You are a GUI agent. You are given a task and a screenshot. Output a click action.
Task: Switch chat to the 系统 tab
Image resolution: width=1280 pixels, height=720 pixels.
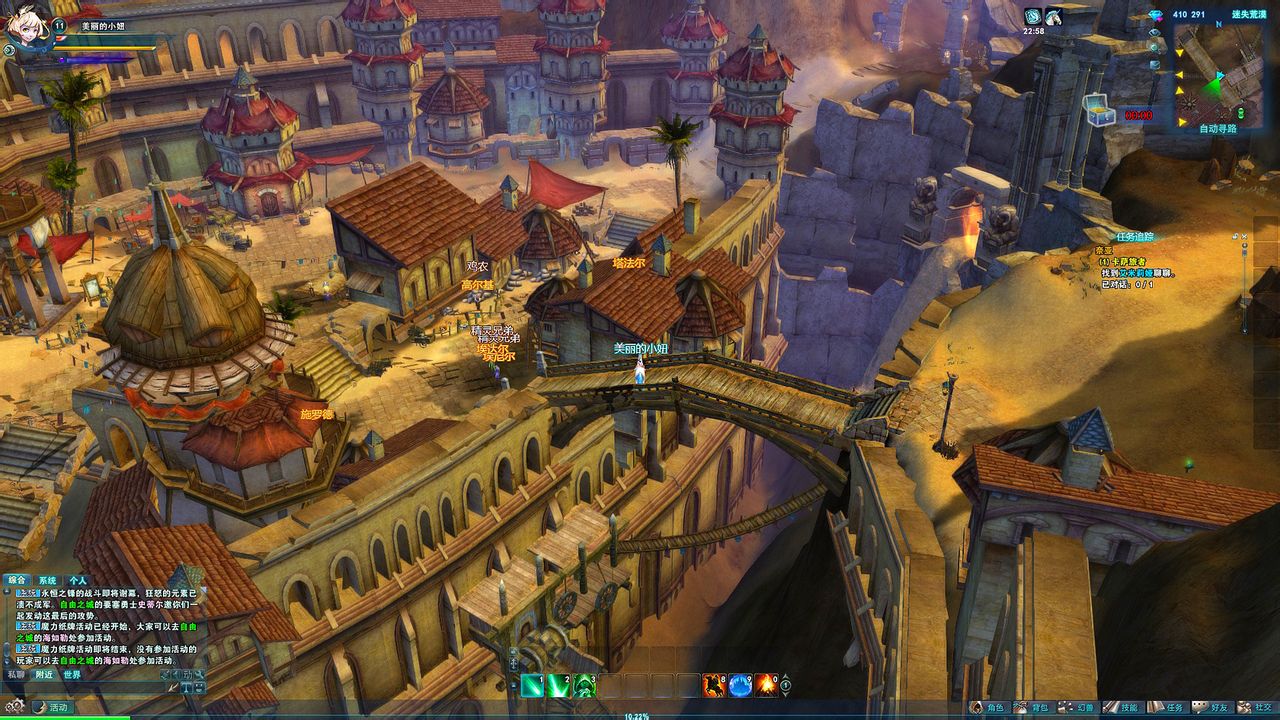click(x=47, y=580)
